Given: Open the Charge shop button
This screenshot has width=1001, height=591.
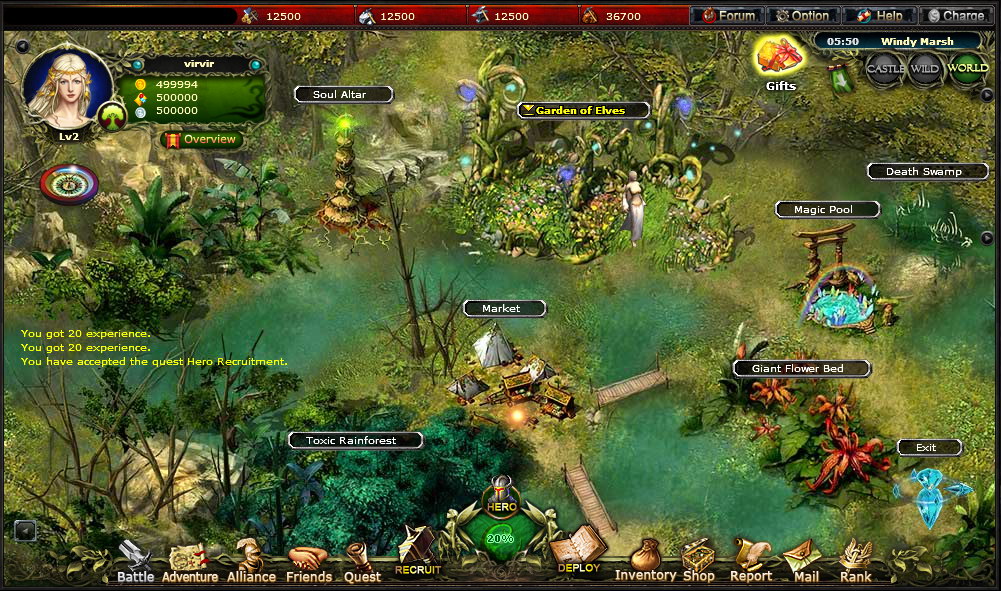Looking at the screenshot, I should tap(956, 15).
